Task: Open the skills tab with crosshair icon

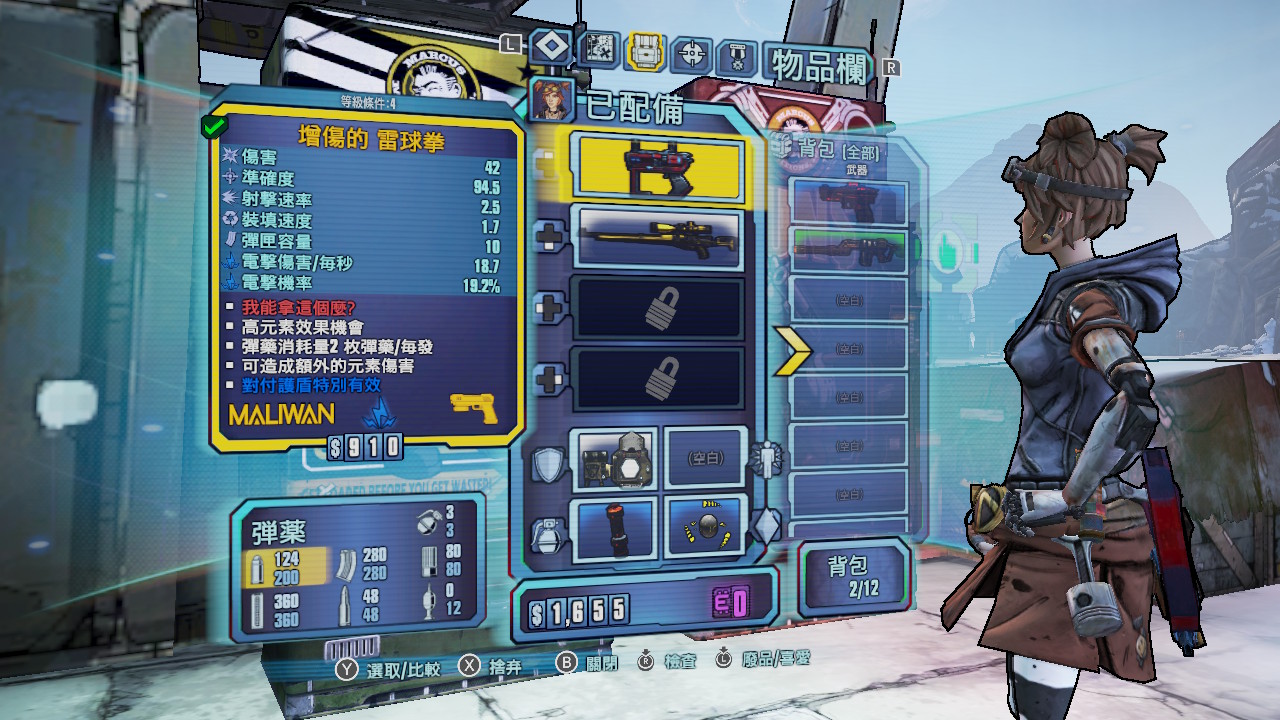Action: 691,52
